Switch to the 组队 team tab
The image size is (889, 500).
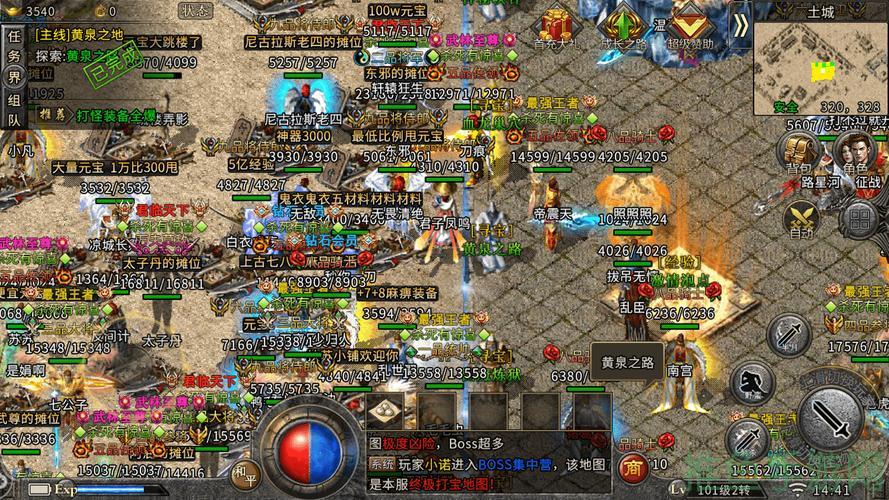[x=14, y=108]
